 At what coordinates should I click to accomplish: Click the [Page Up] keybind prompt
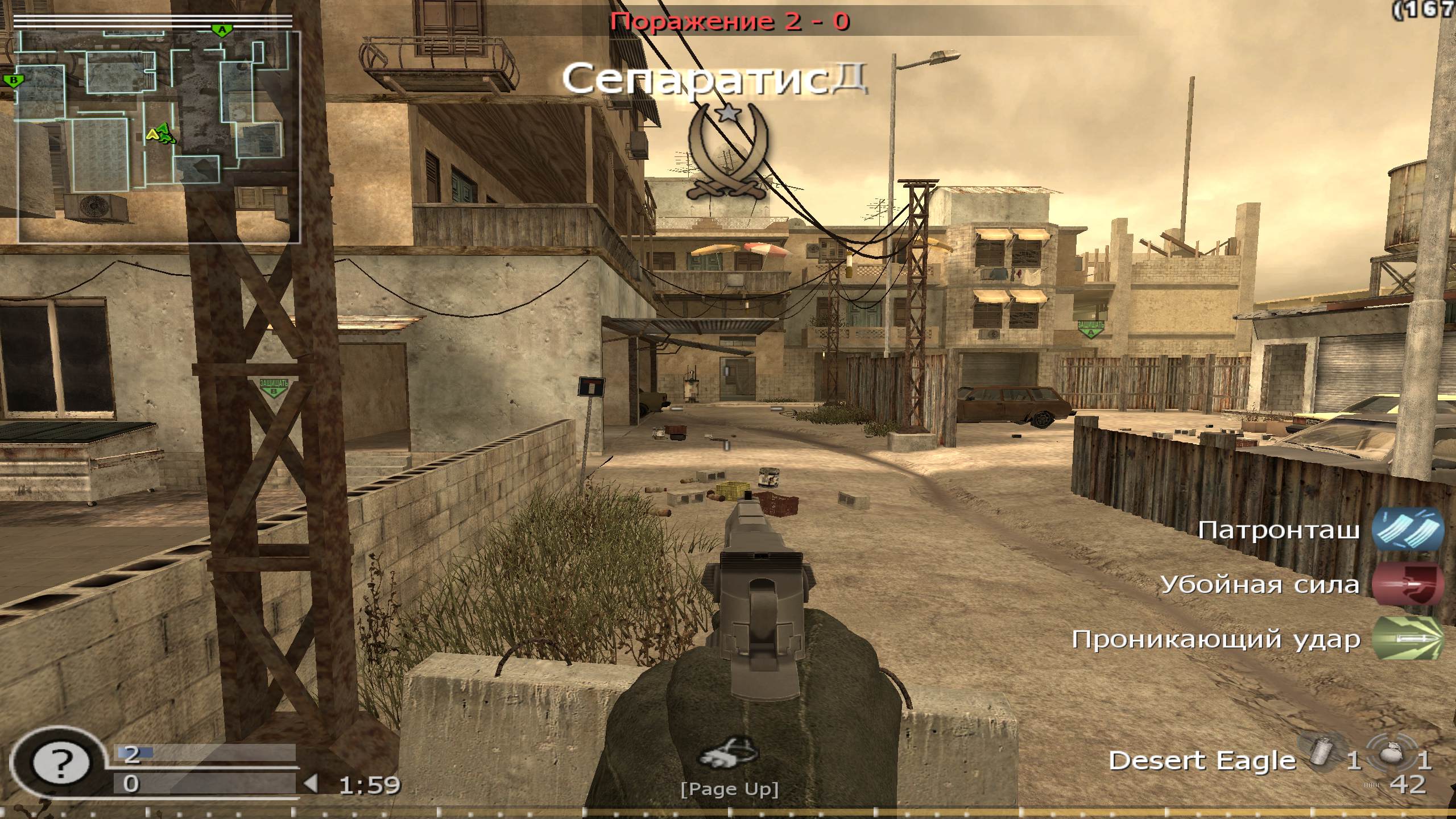pos(730,789)
